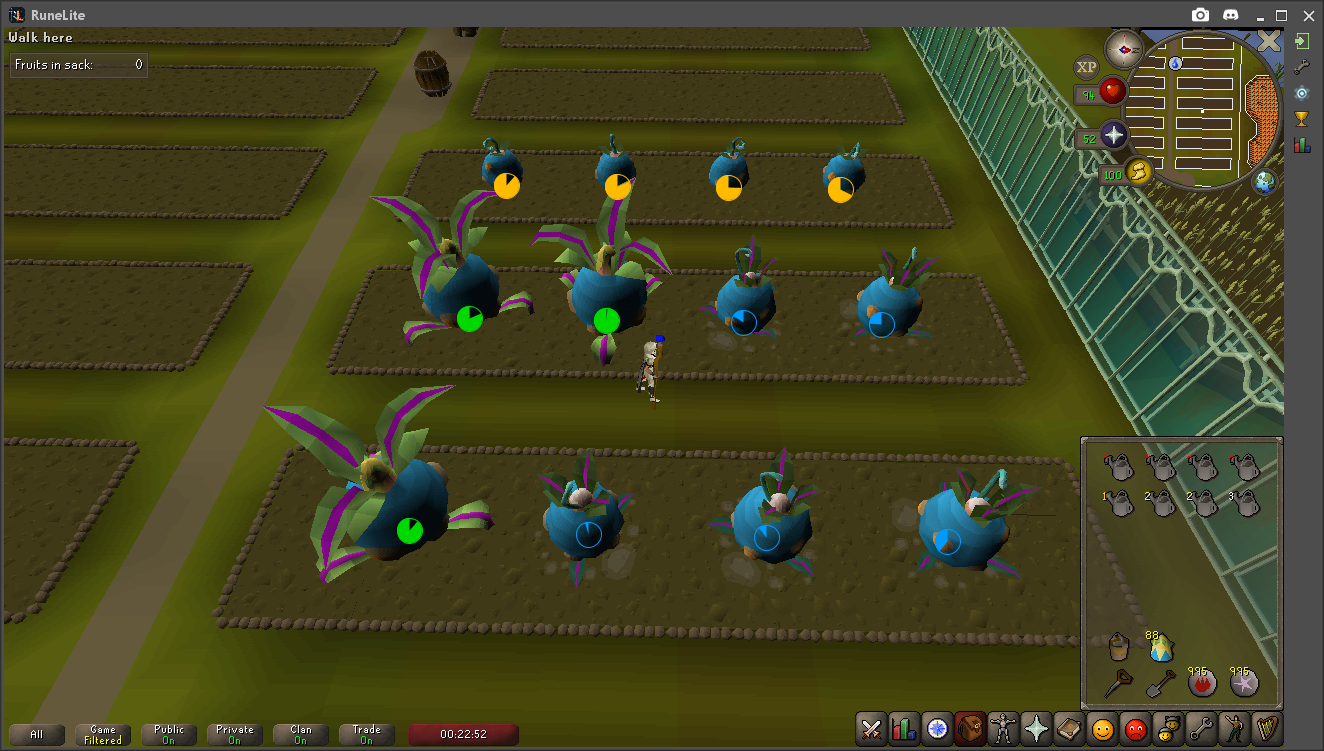Activate quick prayers via the prayer orb
Image resolution: width=1324 pixels, height=751 pixels.
click(x=1113, y=136)
